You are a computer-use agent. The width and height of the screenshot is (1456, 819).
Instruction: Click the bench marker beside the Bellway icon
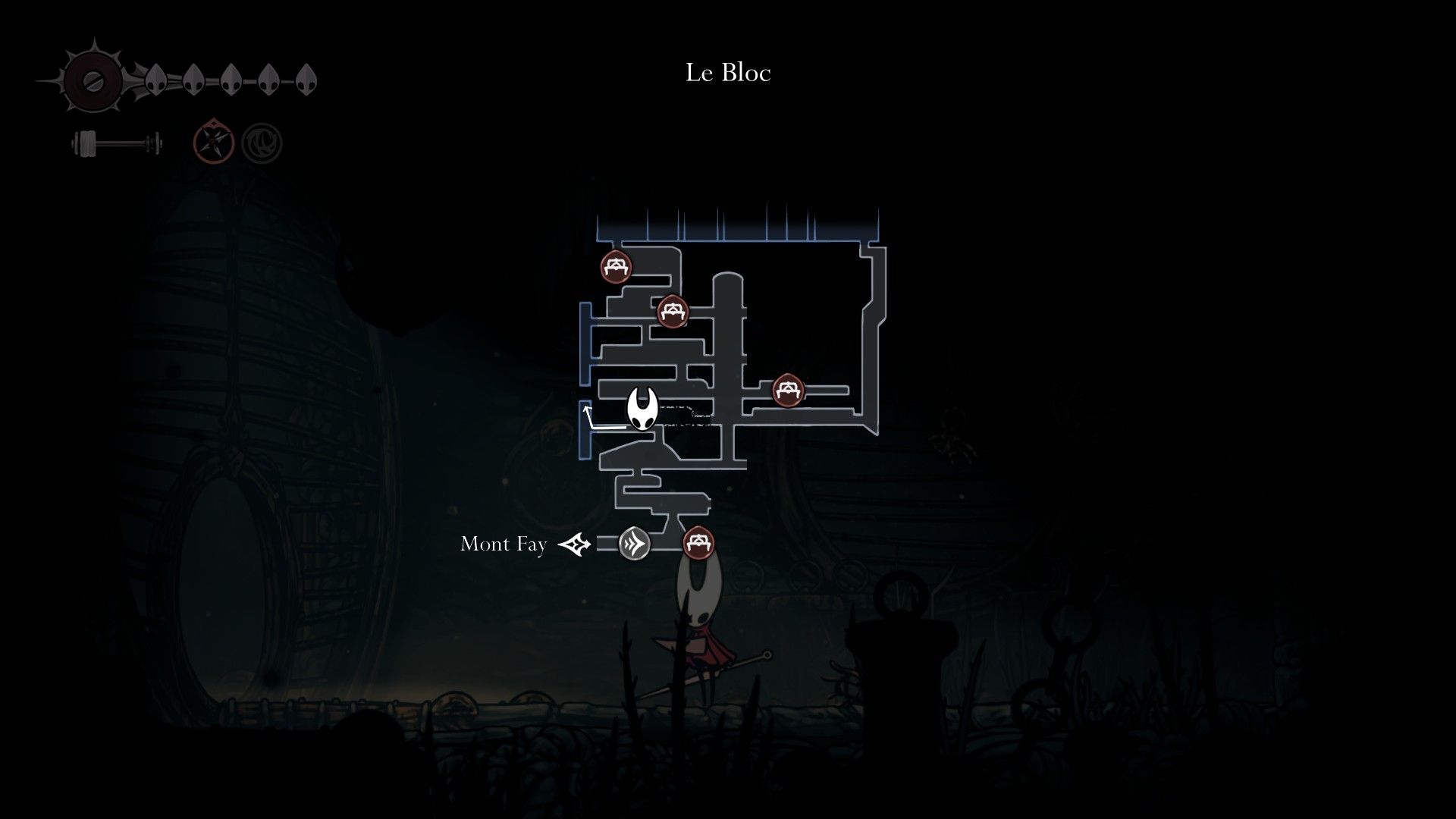[698, 543]
